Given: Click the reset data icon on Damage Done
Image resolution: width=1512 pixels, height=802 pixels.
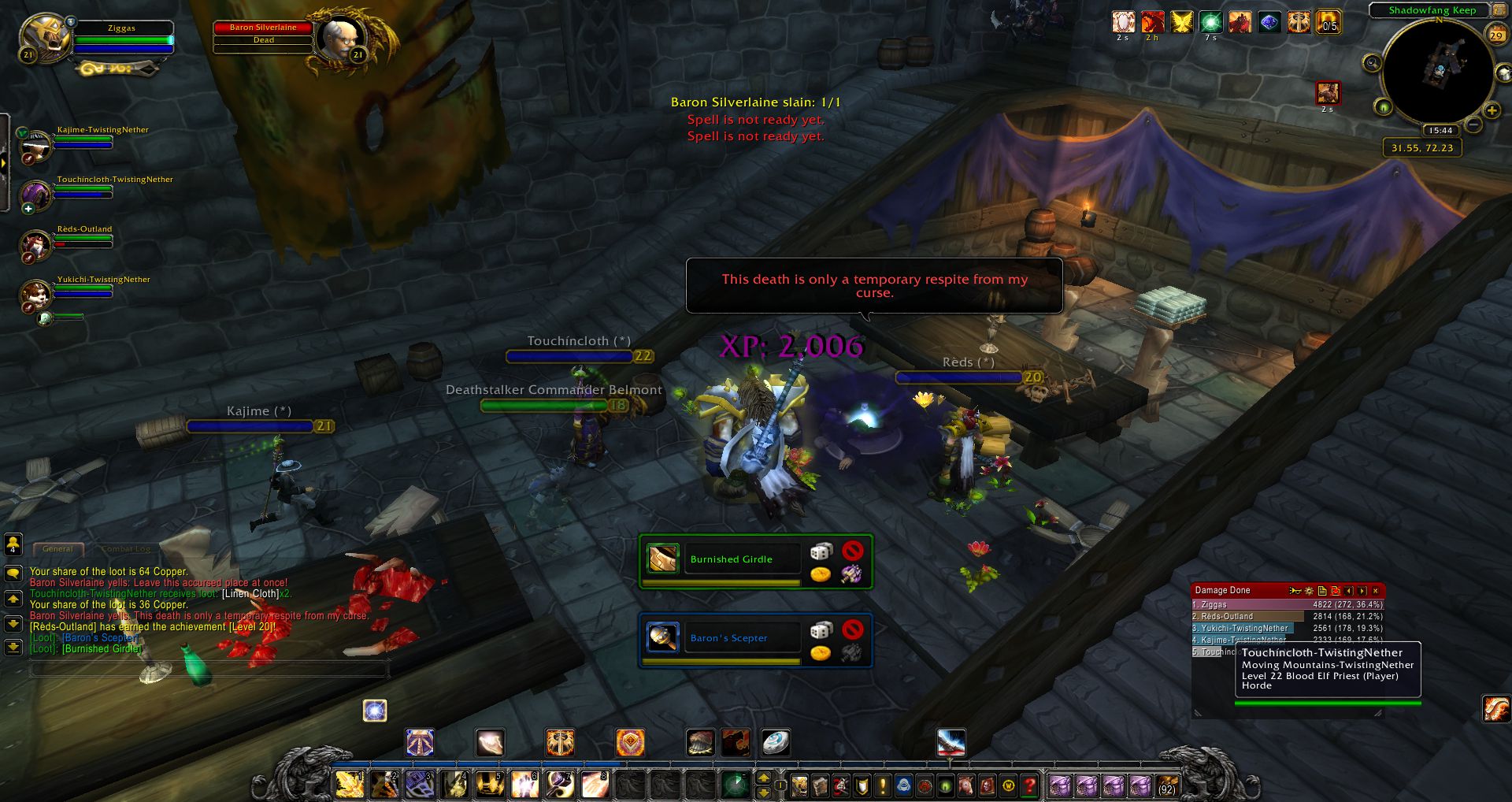Looking at the screenshot, I should click(1336, 592).
